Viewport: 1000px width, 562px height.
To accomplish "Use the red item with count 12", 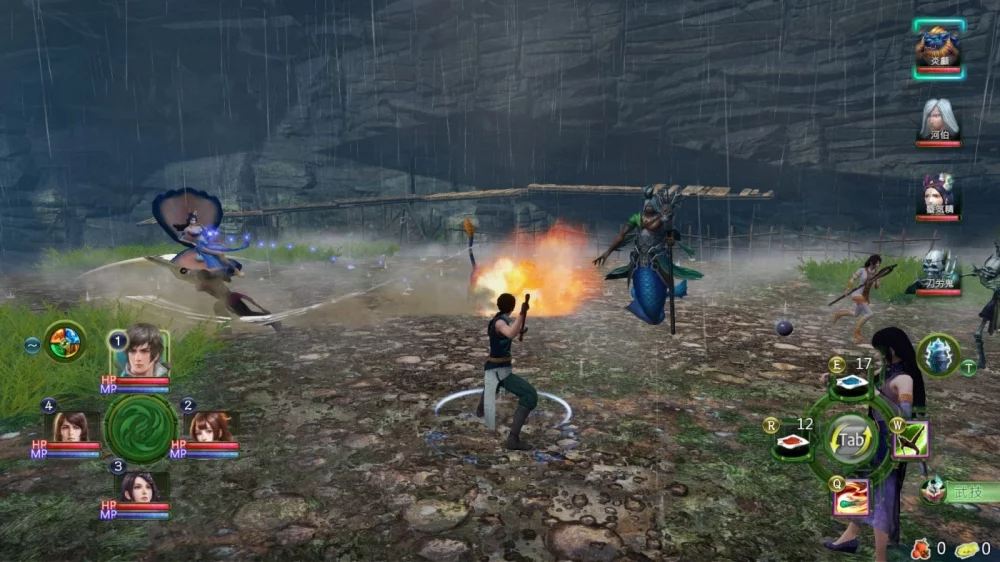I will click(x=792, y=442).
